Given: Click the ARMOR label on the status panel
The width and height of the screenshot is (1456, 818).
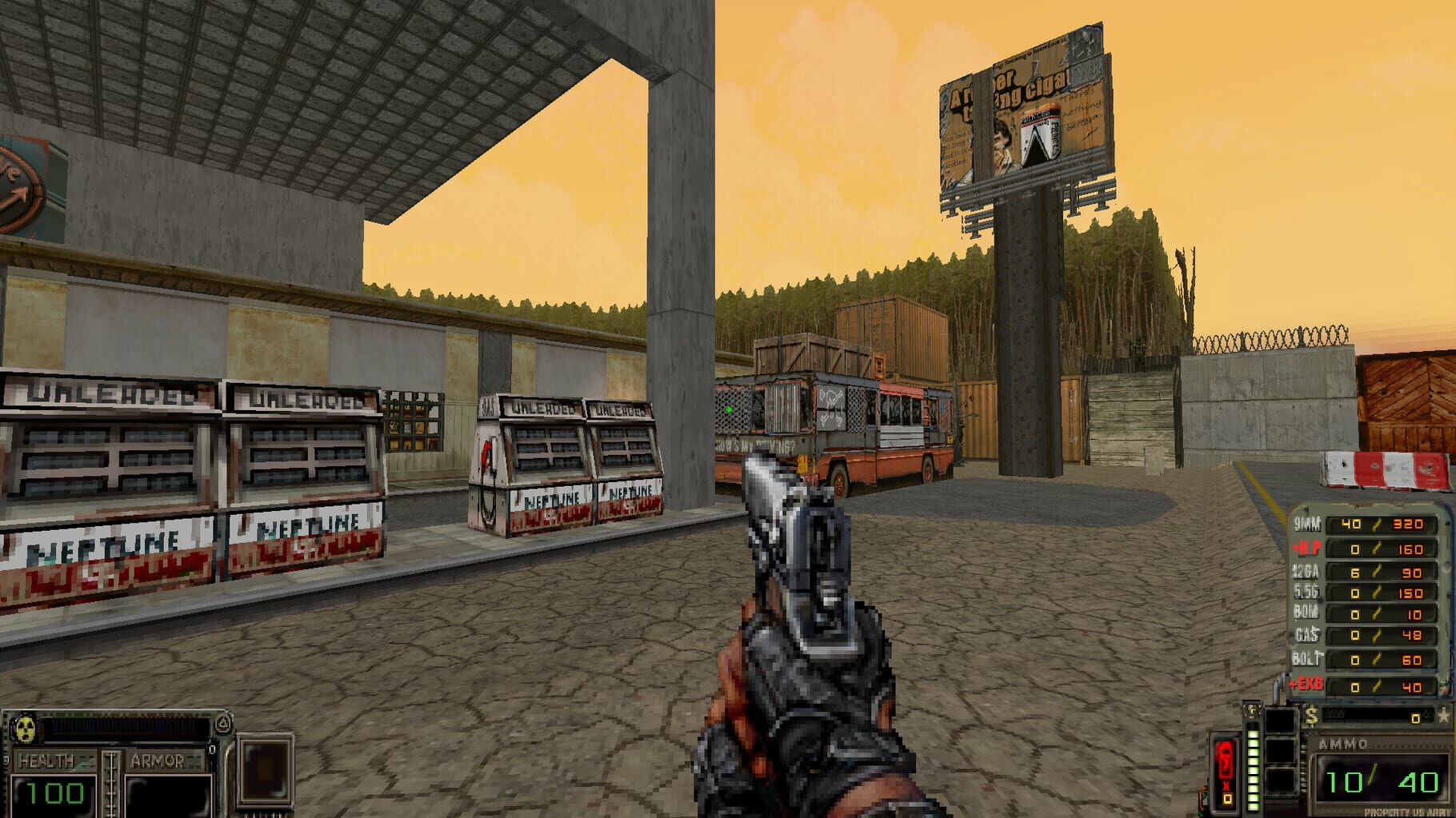Looking at the screenshot, I should [x=158, y=760].
